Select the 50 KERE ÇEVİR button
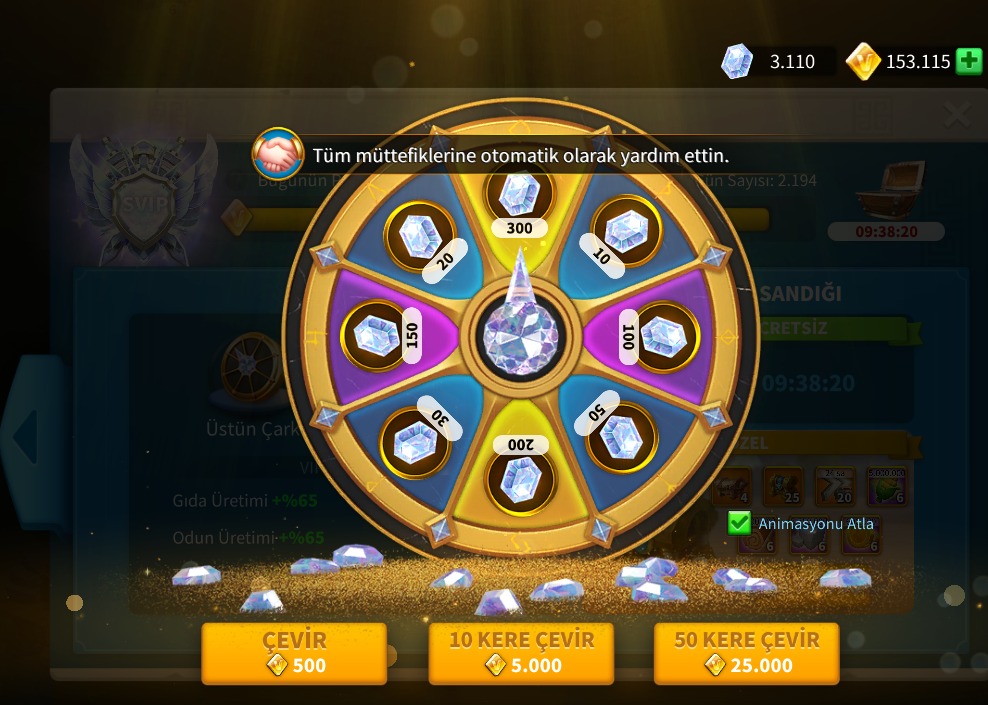 (x=746, y=653)
